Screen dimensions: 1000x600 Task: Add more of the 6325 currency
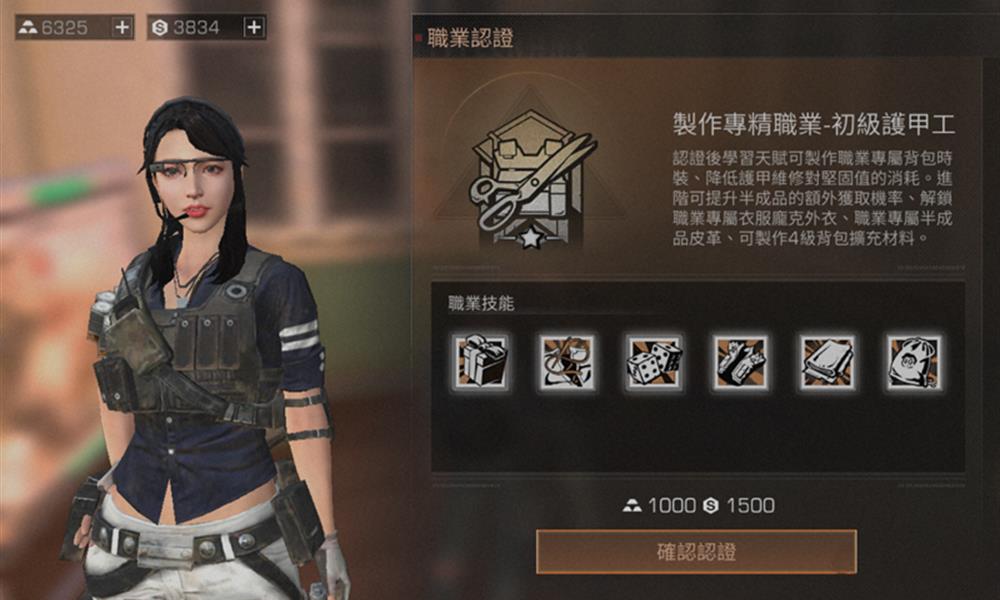(x=122, y=28)
